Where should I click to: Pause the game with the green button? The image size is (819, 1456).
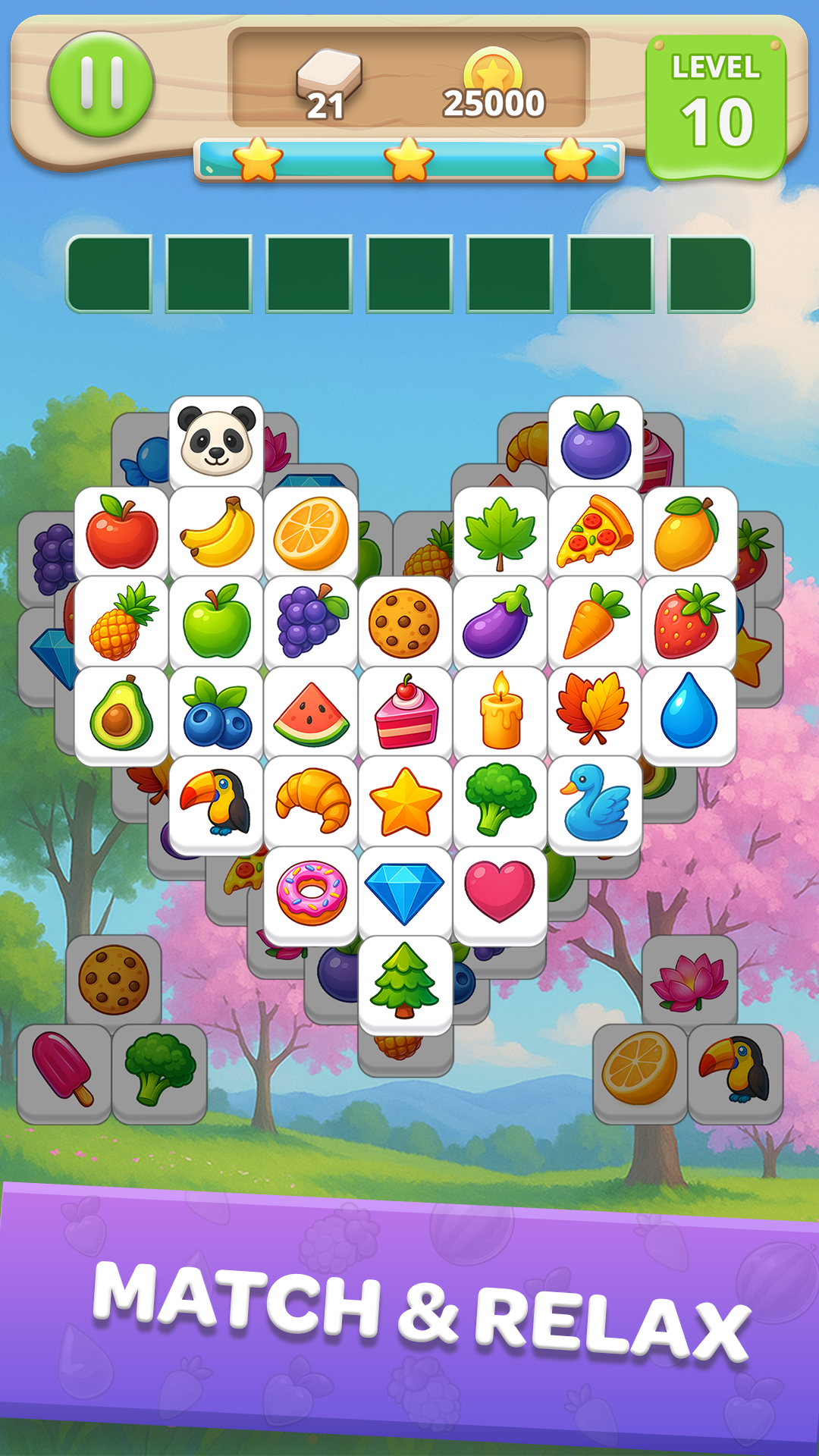(x=101, y=84)
